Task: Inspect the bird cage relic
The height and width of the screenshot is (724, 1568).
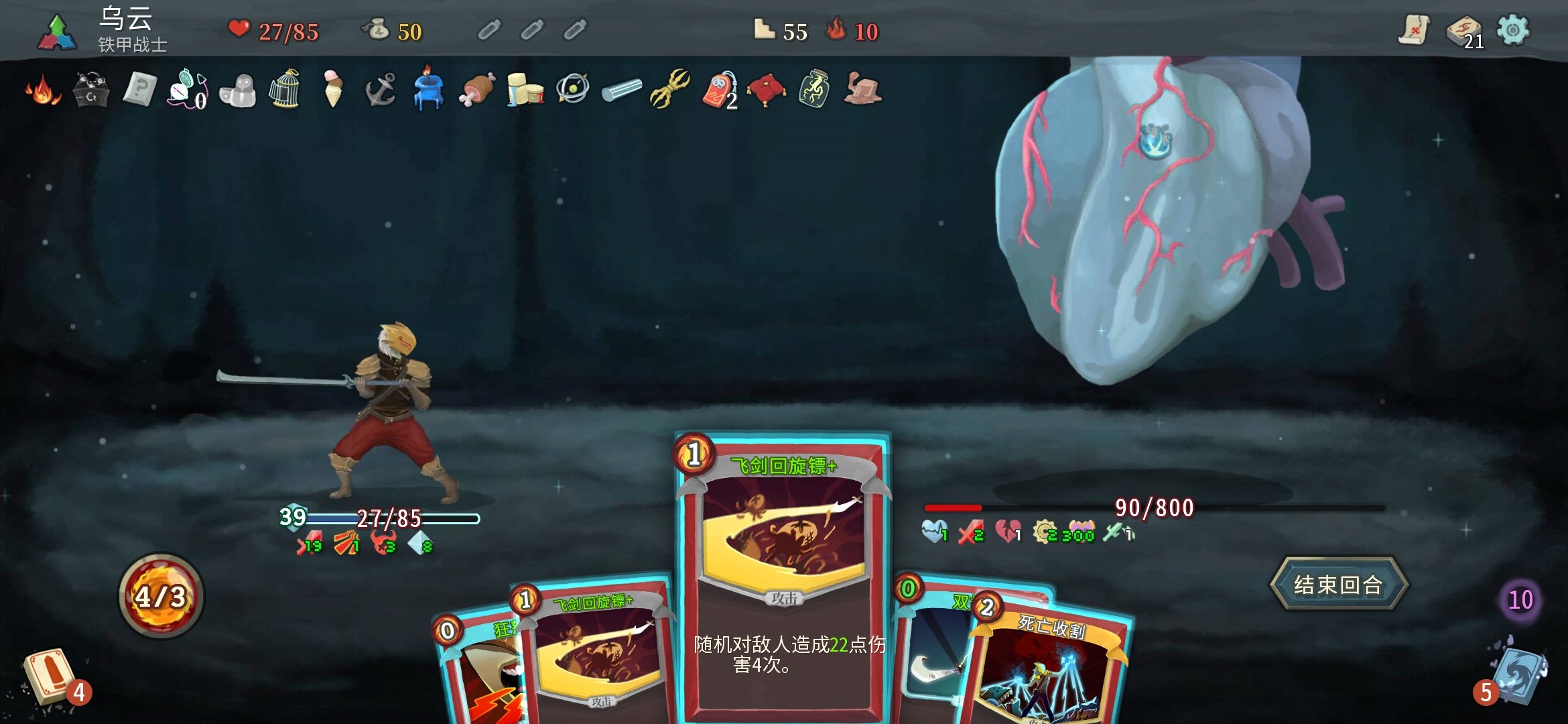Action: pos(284,89)
